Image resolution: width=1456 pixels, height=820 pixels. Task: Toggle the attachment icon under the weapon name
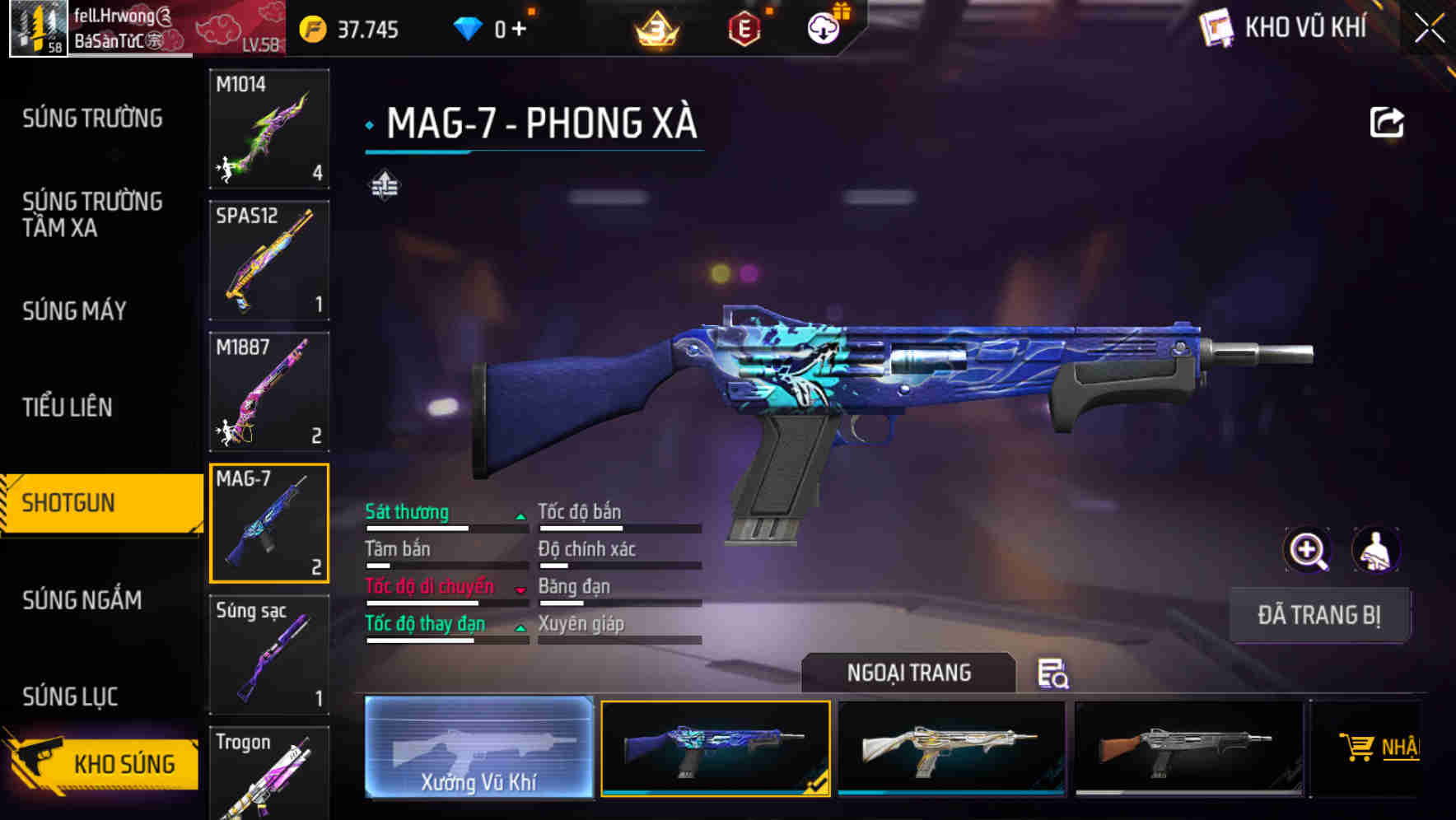pyautogui.click(x=385, y=186)
